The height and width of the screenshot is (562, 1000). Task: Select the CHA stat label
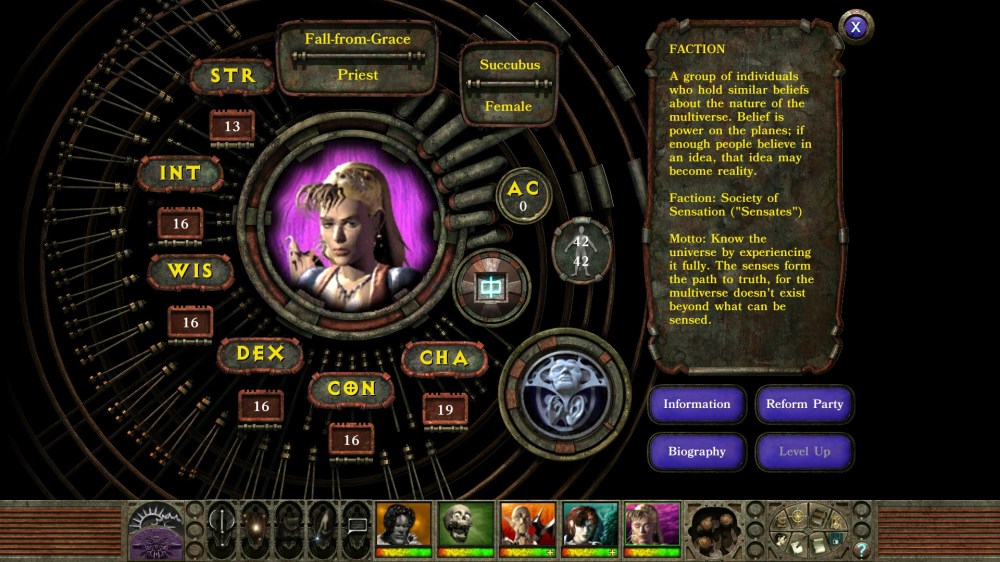tap(444, 358)
